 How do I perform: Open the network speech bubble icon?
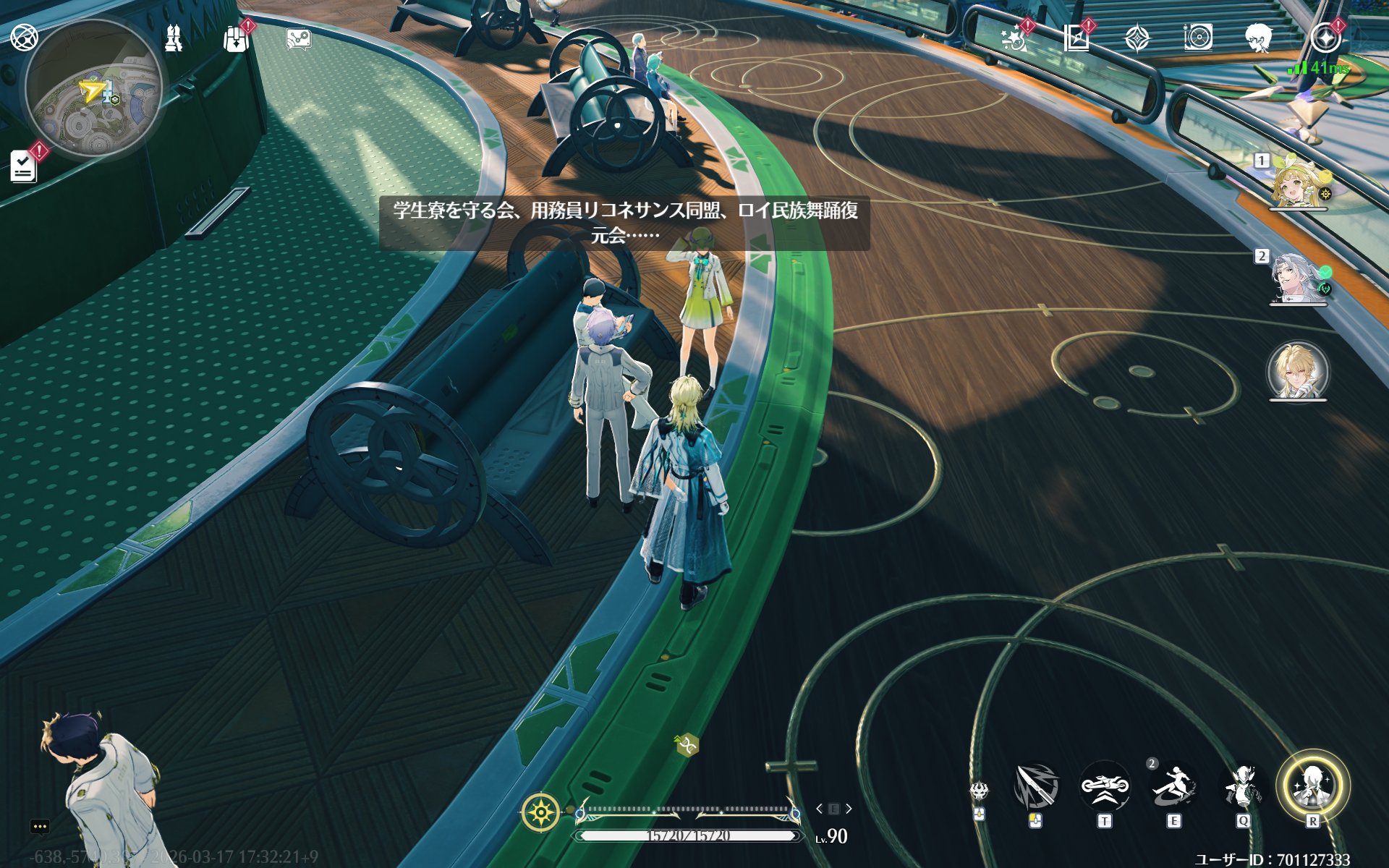click(x=298, y=39)
